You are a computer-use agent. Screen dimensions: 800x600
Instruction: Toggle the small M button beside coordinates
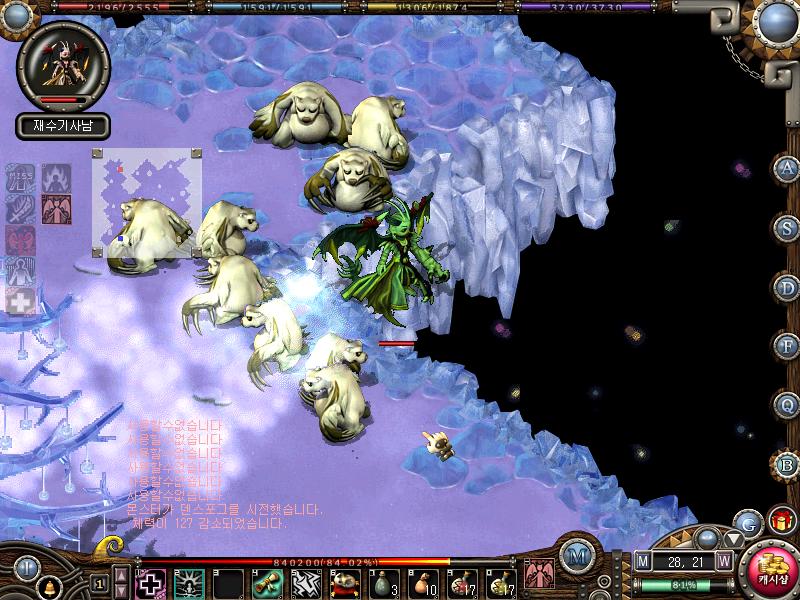click(x=642, y=562)
